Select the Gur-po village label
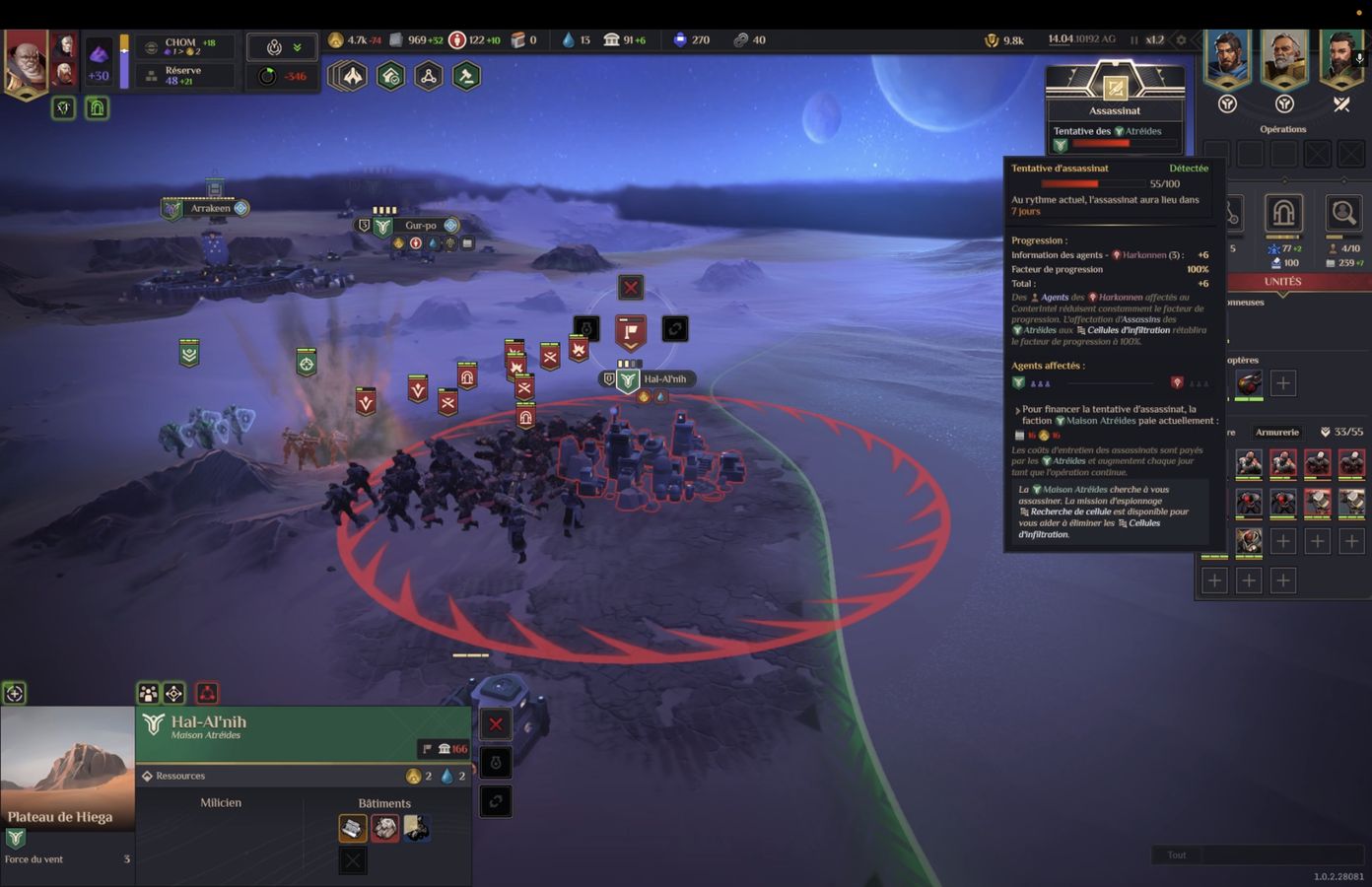This screenshot has width=1372, height=887. tap(420, 226)
